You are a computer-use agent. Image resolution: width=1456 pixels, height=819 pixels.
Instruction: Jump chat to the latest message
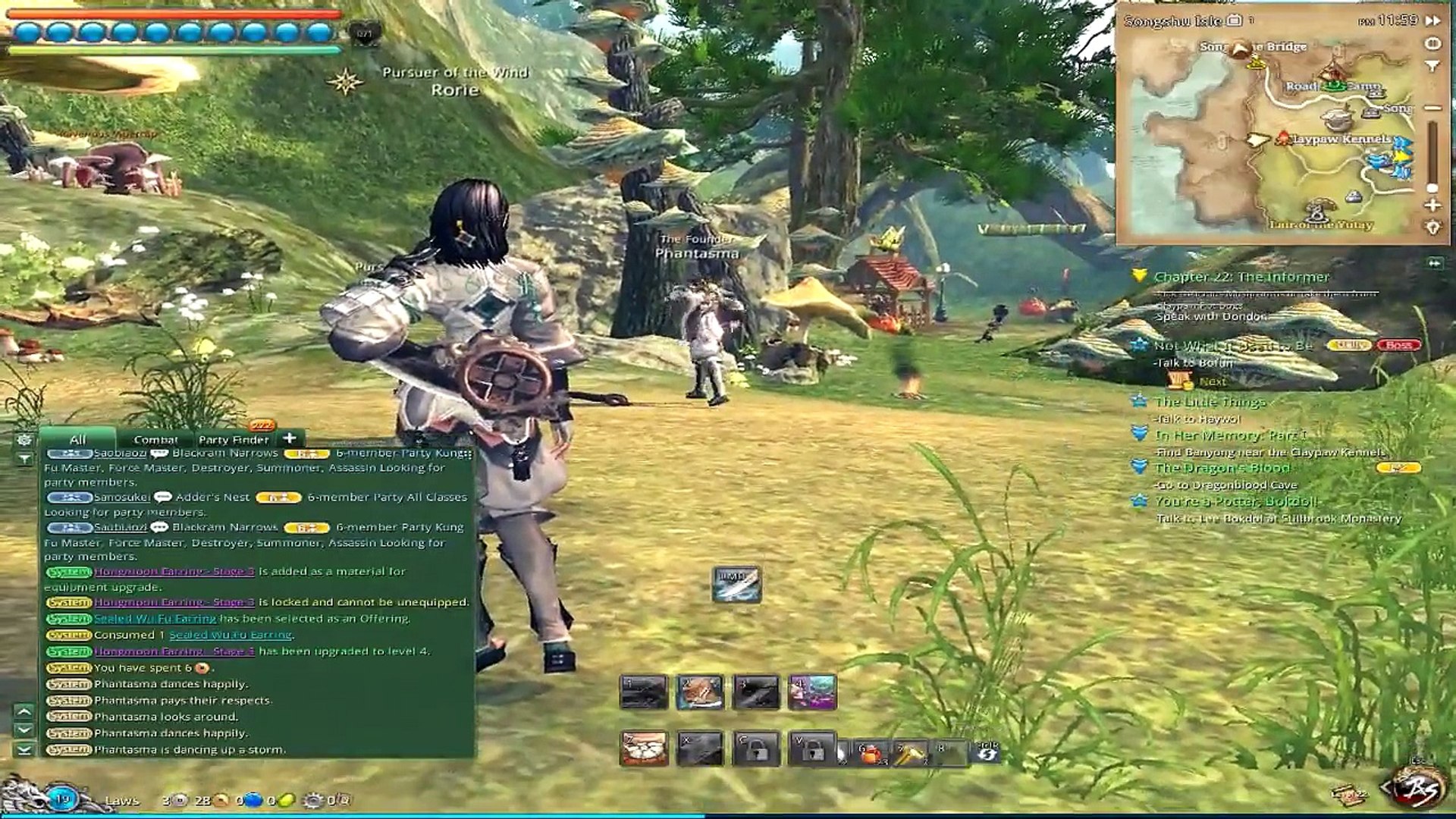coord(24,749)
